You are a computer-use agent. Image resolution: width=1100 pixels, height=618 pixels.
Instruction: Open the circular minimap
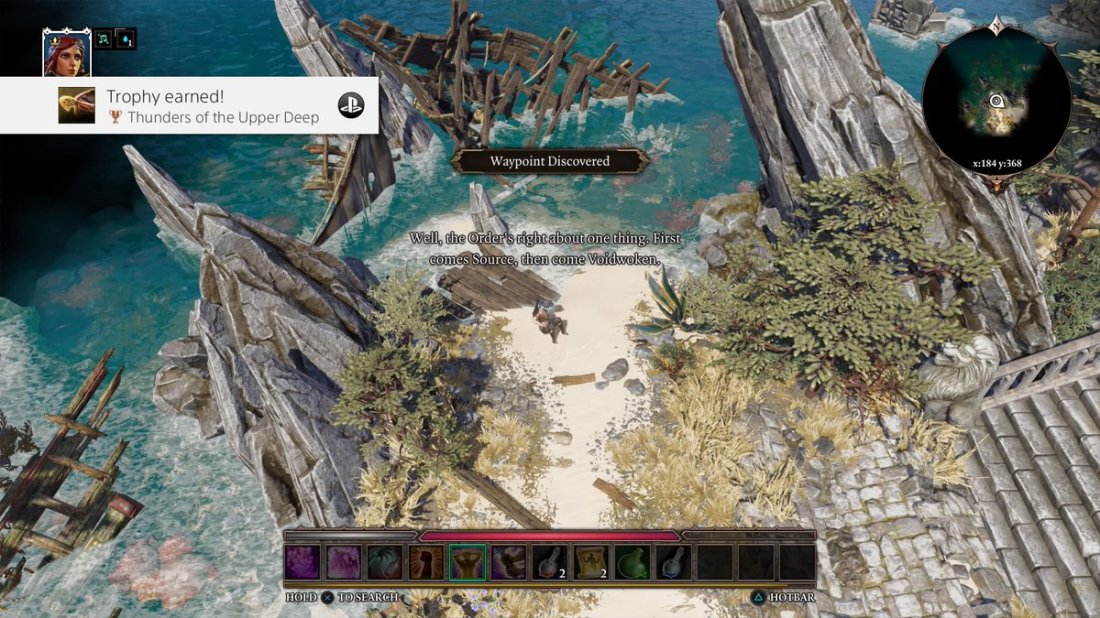[x=996, y=101]
